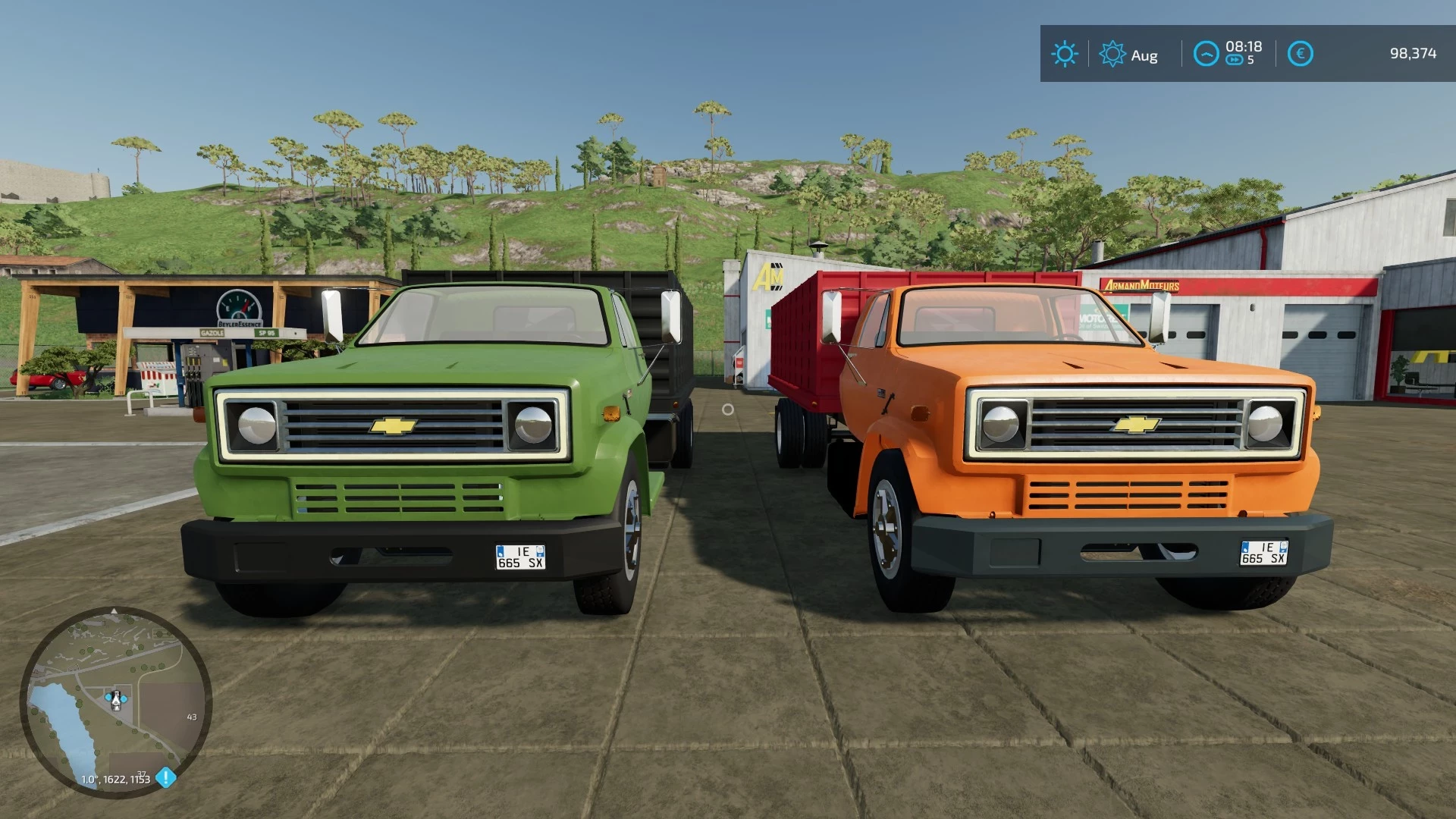Viewport: 1456px width, 819px height.
Task: Click the center crosshair dot
Action: pos(729,409)
